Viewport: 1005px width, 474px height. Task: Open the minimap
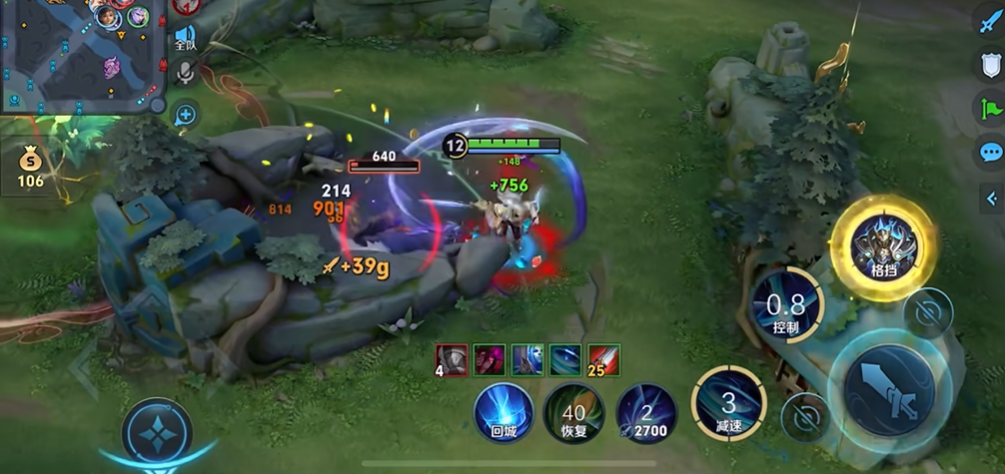coord(80,55)
